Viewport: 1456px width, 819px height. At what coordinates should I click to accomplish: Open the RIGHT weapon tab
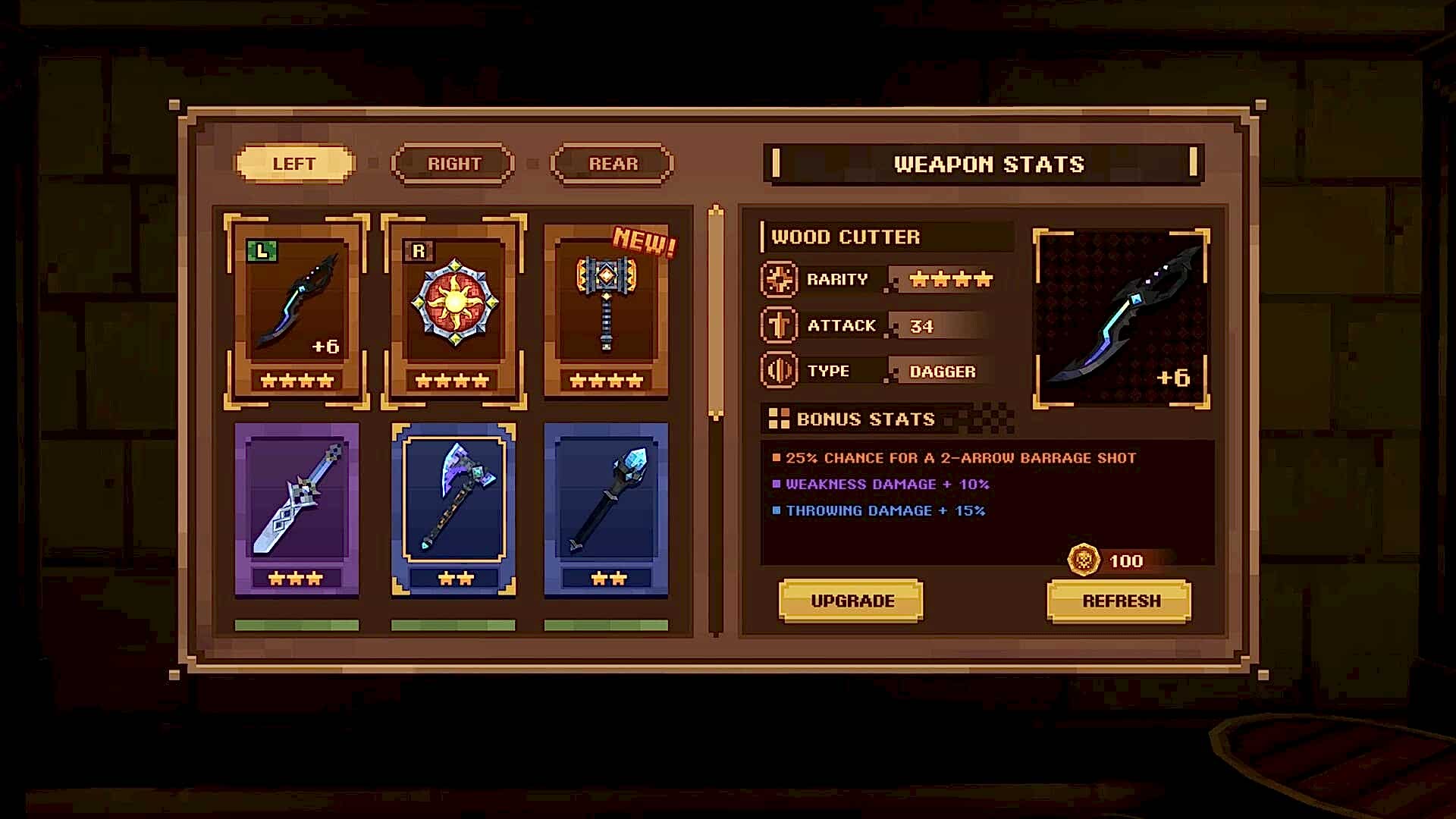tap(453, 164)
